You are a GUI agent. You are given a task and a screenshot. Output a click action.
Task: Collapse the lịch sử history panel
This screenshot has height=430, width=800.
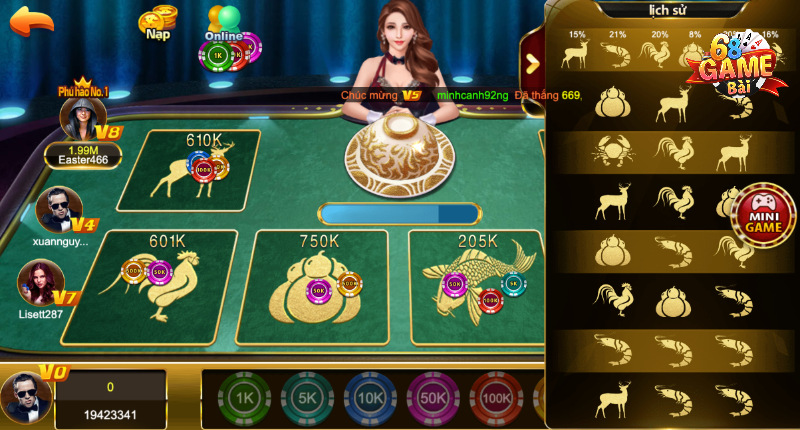point(533,62)
